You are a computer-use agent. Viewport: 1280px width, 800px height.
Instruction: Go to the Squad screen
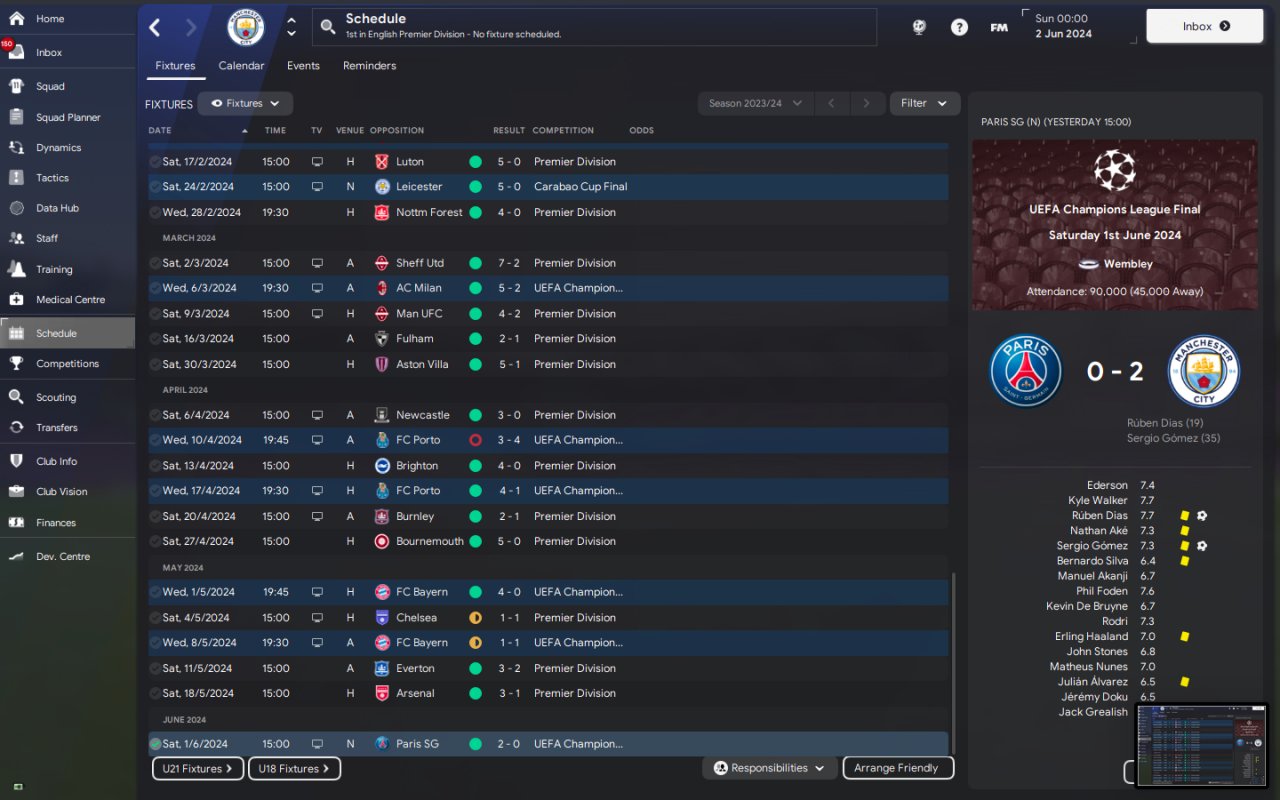[50, 87]
